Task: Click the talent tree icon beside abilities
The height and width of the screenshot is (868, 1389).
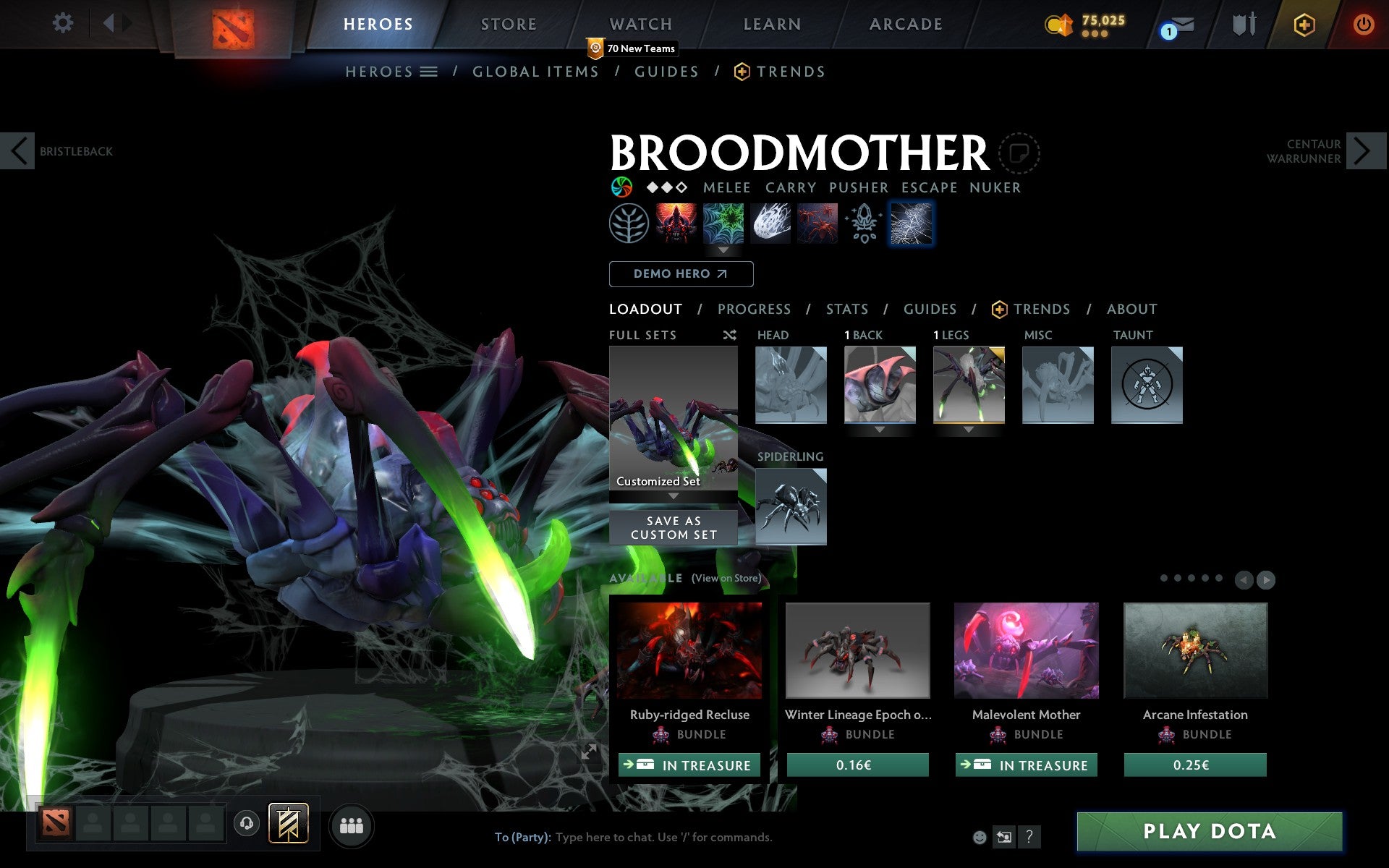Action: pos(628,224)
